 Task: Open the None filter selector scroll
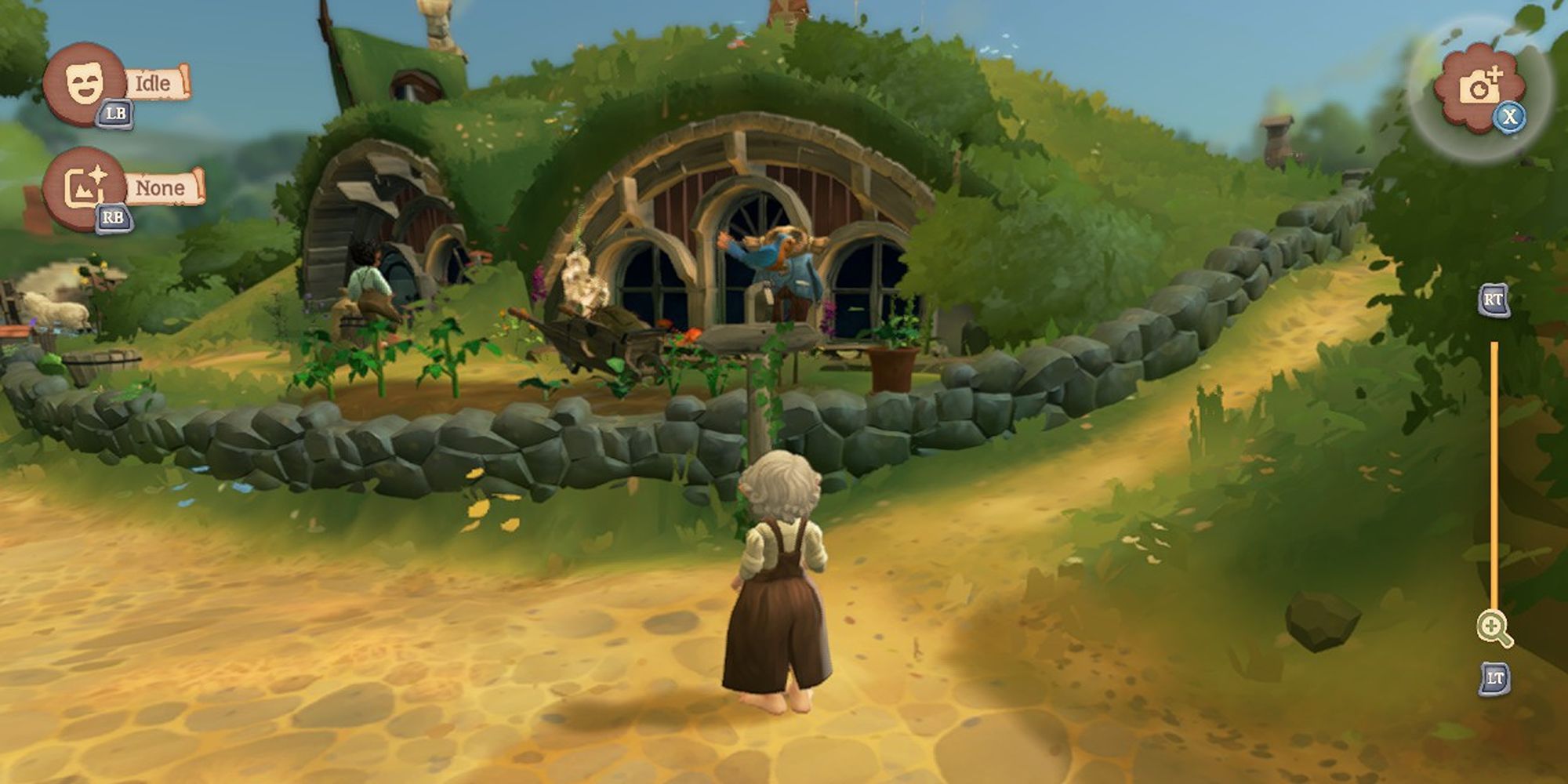[x=162, y=187]
